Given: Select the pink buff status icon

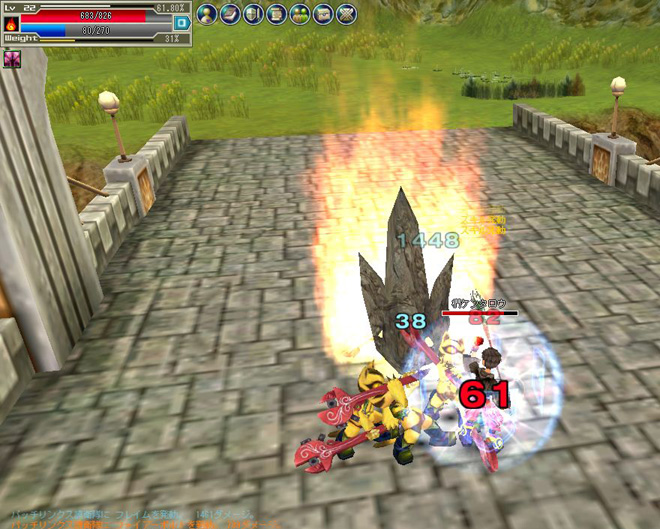Looking at the screenshot, I should tap(12, 59).
